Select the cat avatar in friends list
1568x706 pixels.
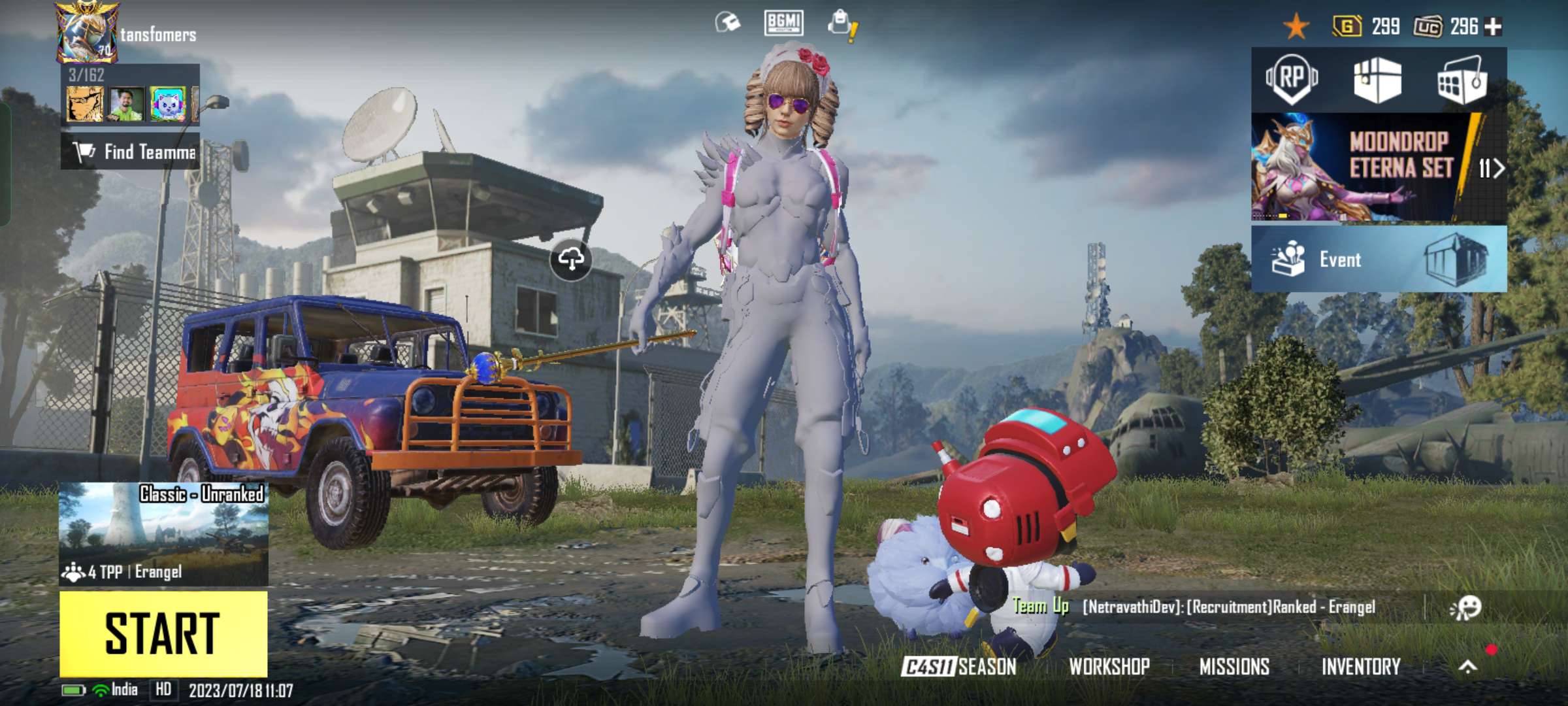coord(167,105)
